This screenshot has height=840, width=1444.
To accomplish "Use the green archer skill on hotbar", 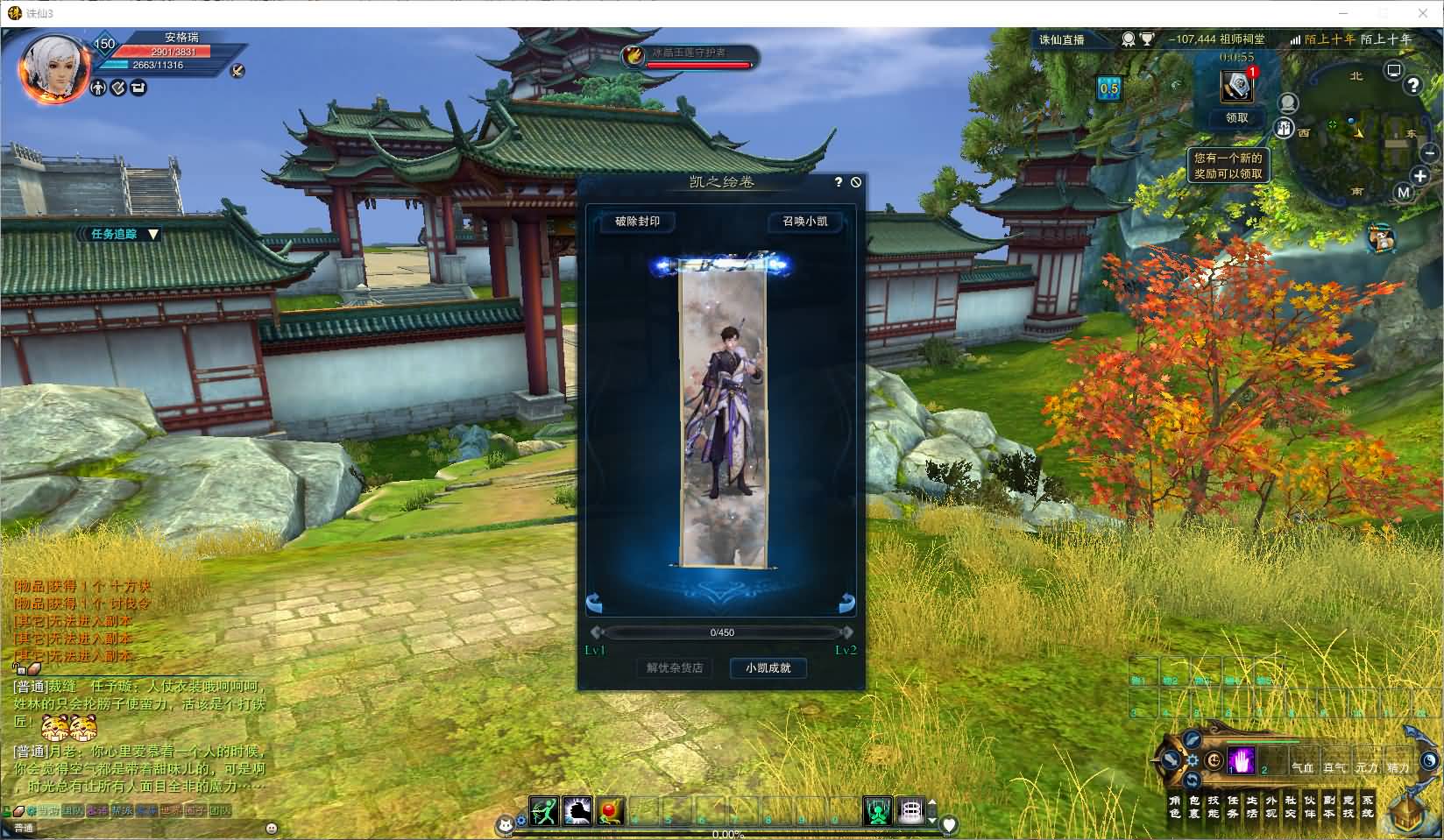I will [x=543, y=812].
